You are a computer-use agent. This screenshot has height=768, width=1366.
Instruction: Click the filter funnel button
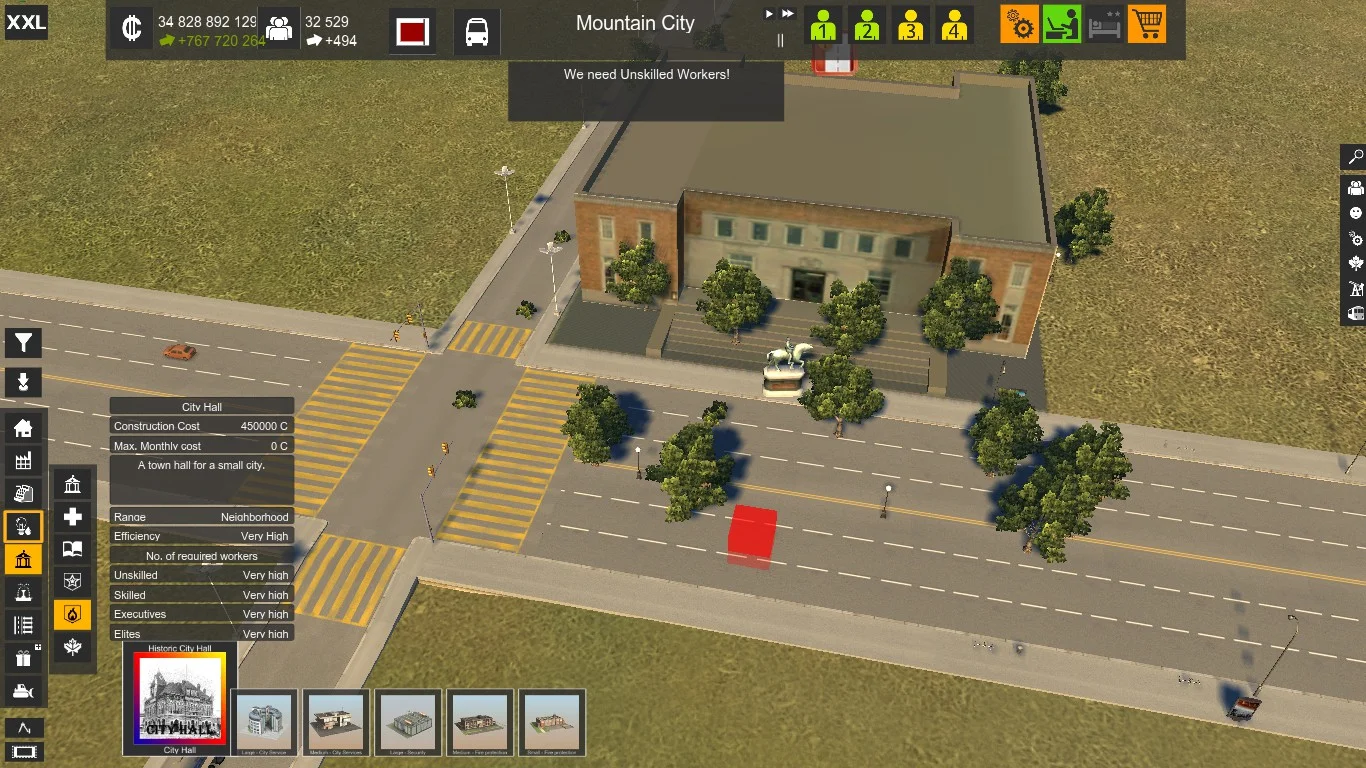coord(23,343)
